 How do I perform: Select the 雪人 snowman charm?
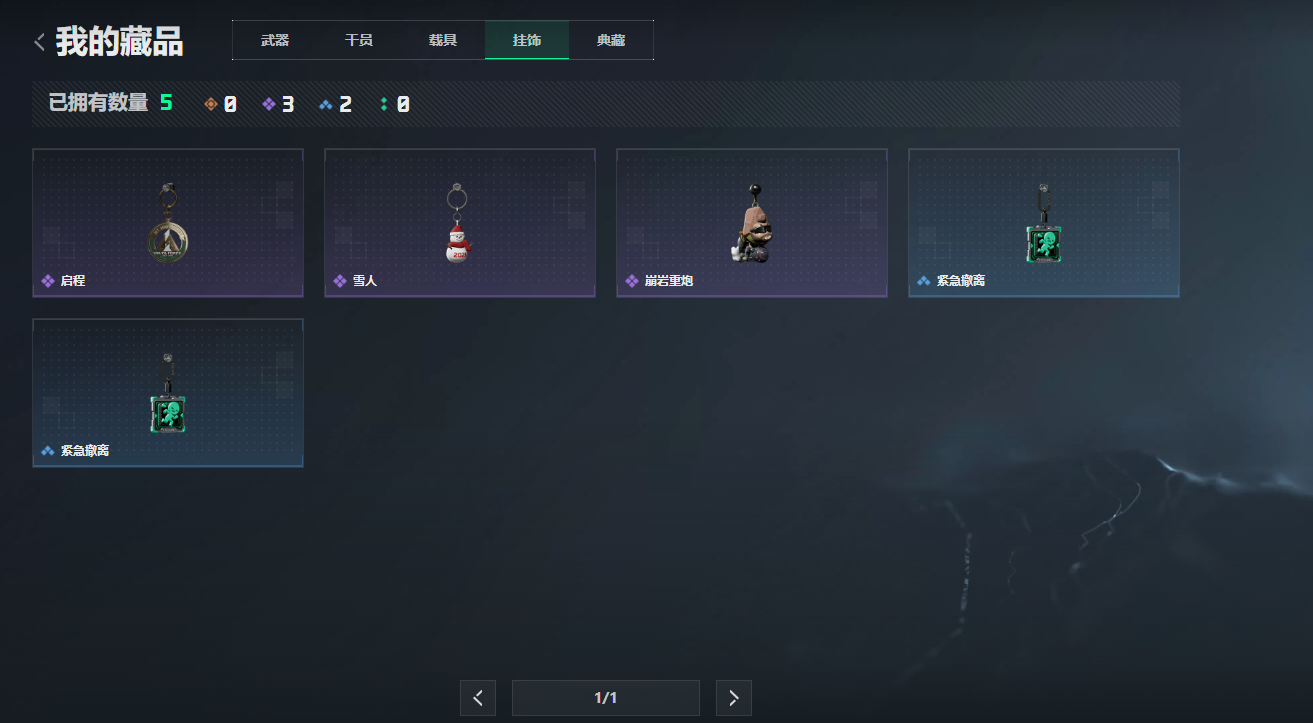(x=459, y=222)
